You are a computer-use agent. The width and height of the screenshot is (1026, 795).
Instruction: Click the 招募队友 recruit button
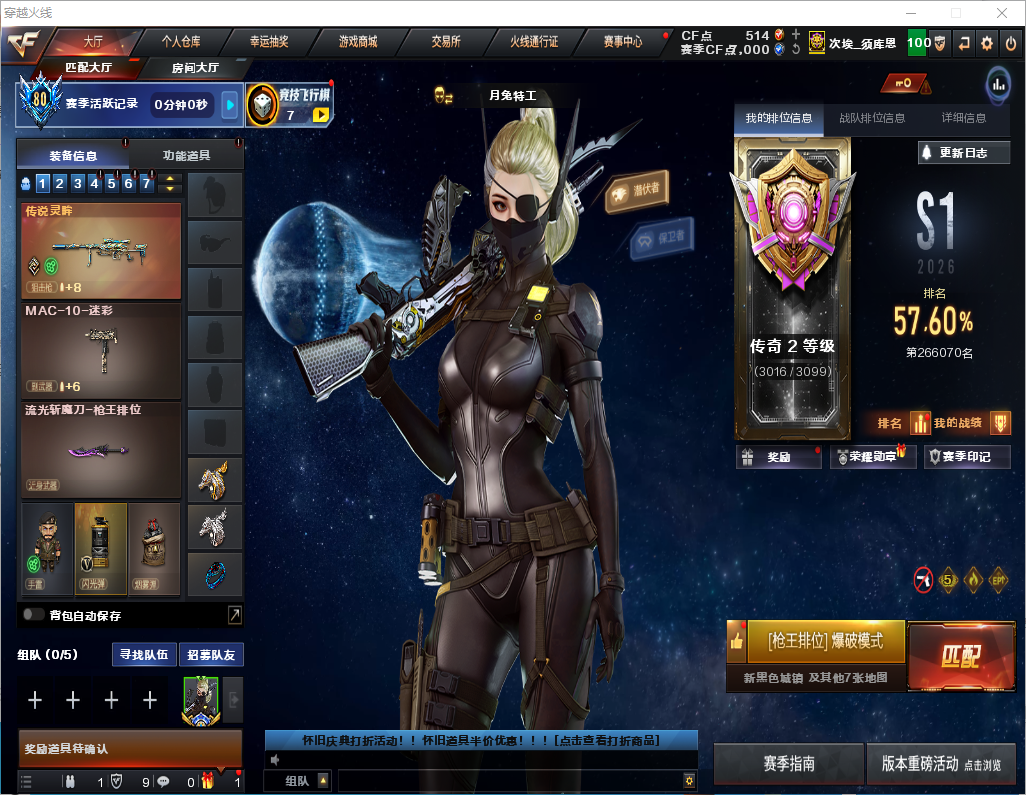(x=211, y=655)
